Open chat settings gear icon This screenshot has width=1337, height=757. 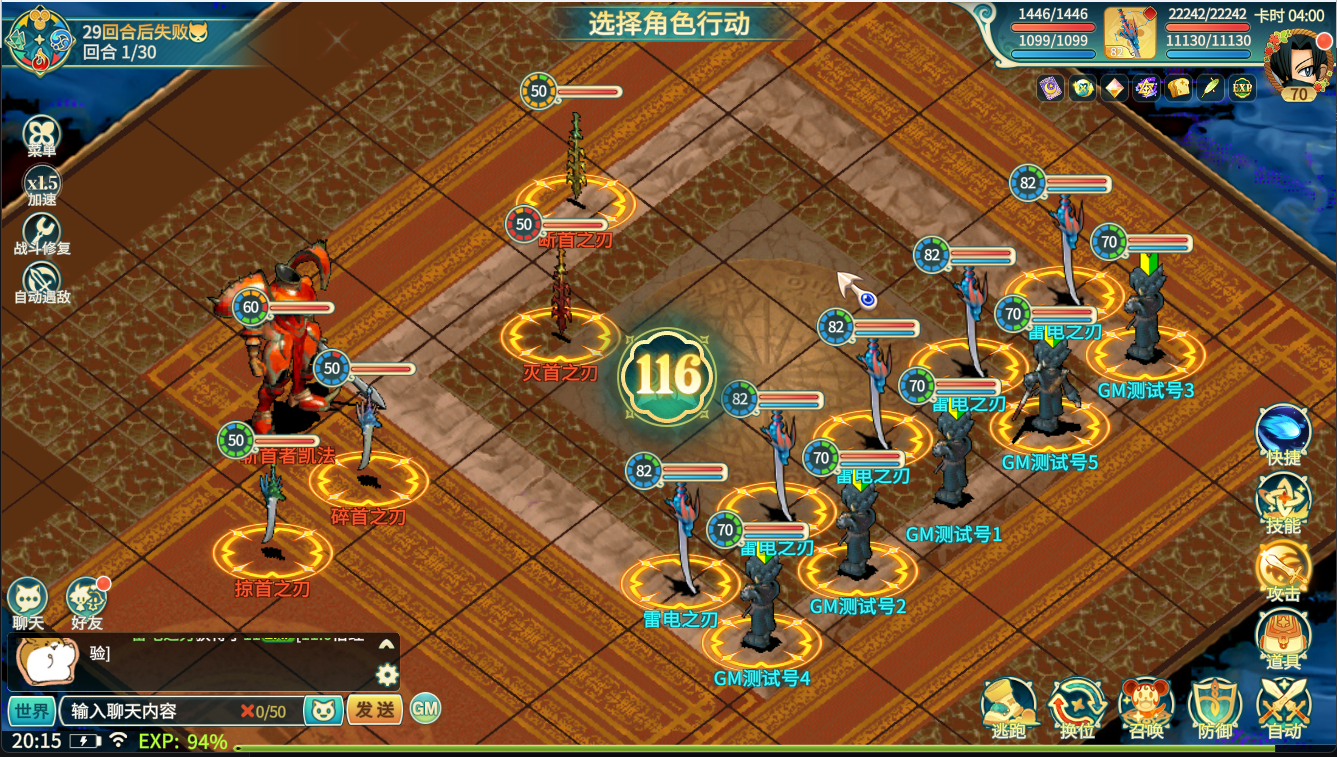tap(387, 676)
